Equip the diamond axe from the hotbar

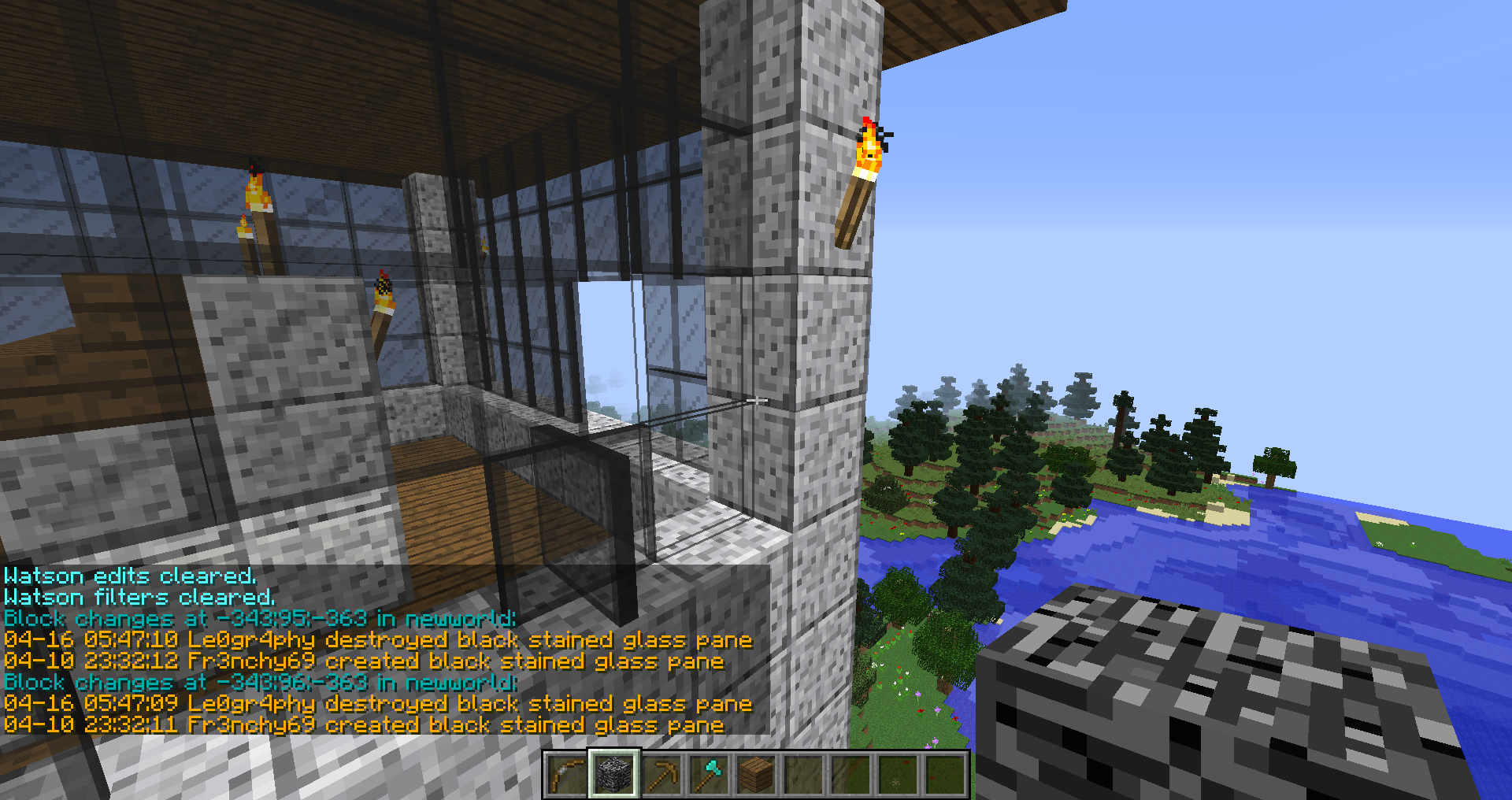point(709,774)
